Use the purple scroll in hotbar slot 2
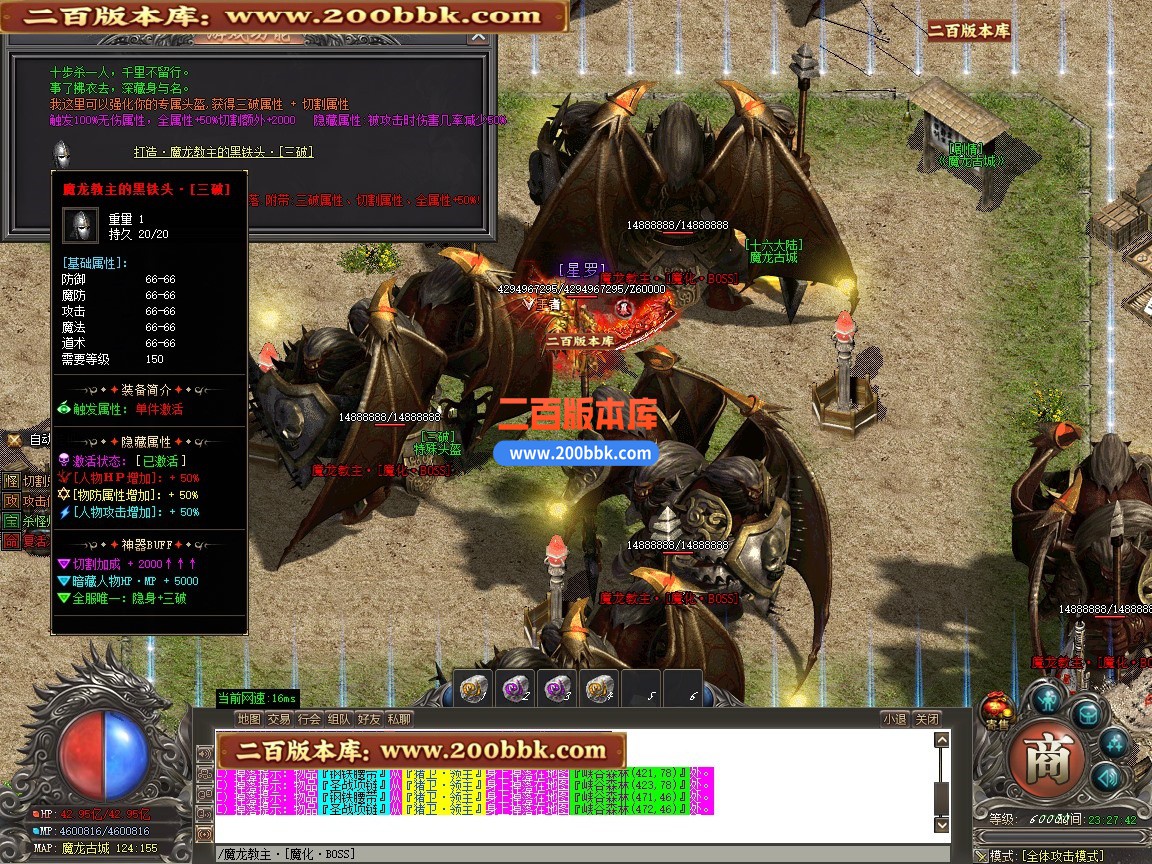The image size is (1152, 864). click(514, 689)
